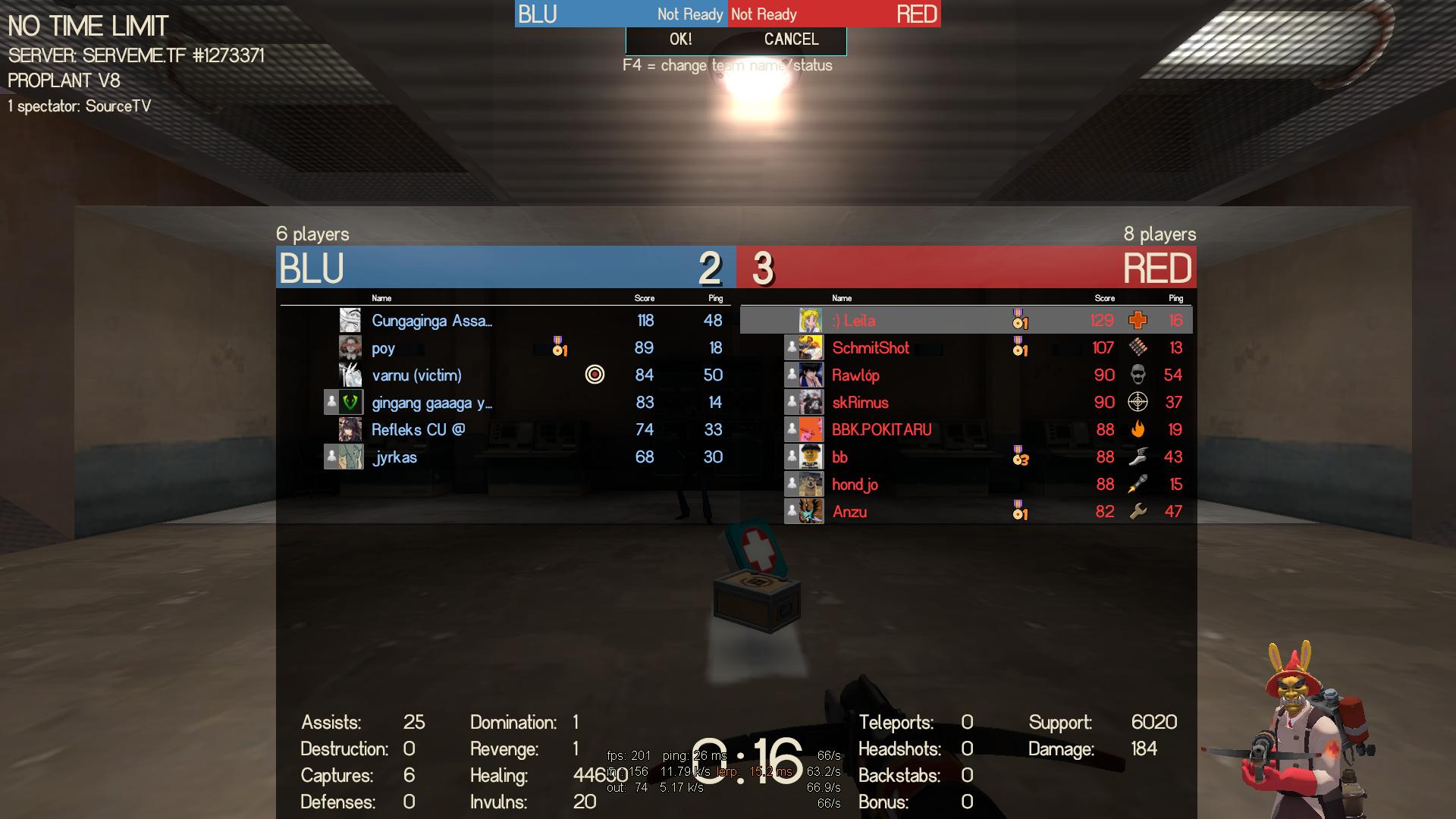Viewport: 1456px width, 819px height.
Task: Select hond jo in the scoreboard
Action: click(x=855, y=485)
